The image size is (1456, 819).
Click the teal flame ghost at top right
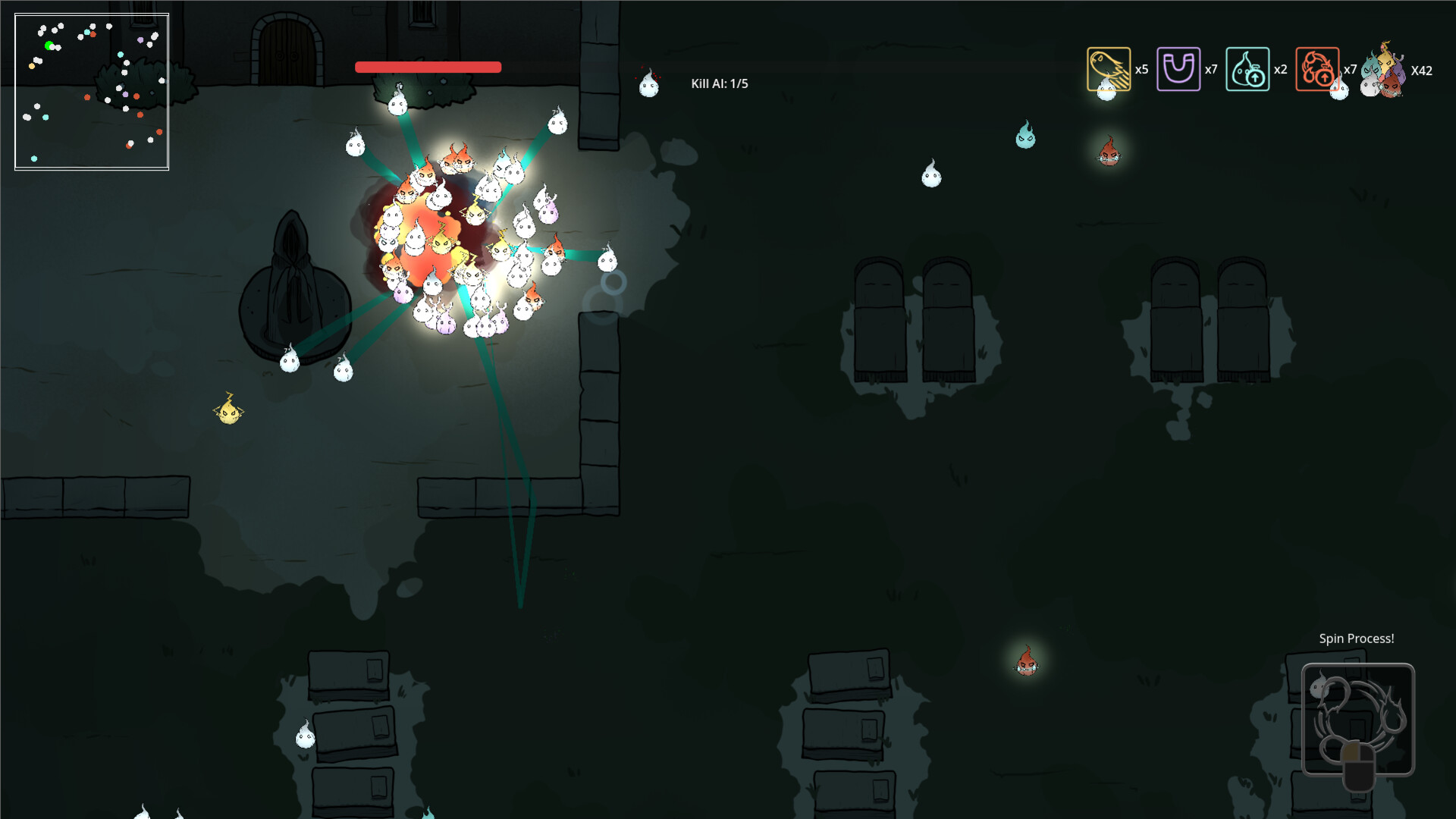coord(1025,140)
